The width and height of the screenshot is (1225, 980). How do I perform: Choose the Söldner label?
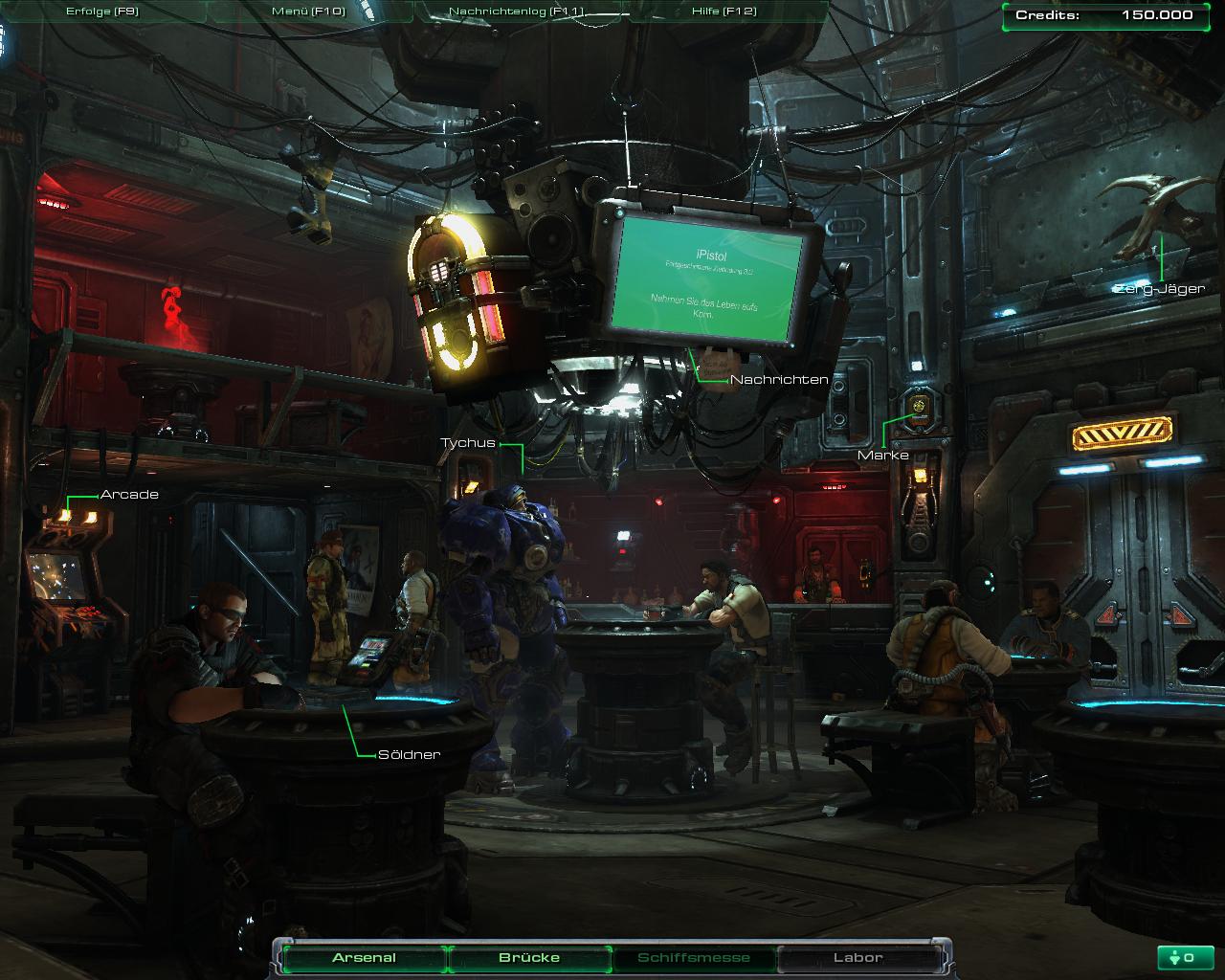[x=409, y=754]
